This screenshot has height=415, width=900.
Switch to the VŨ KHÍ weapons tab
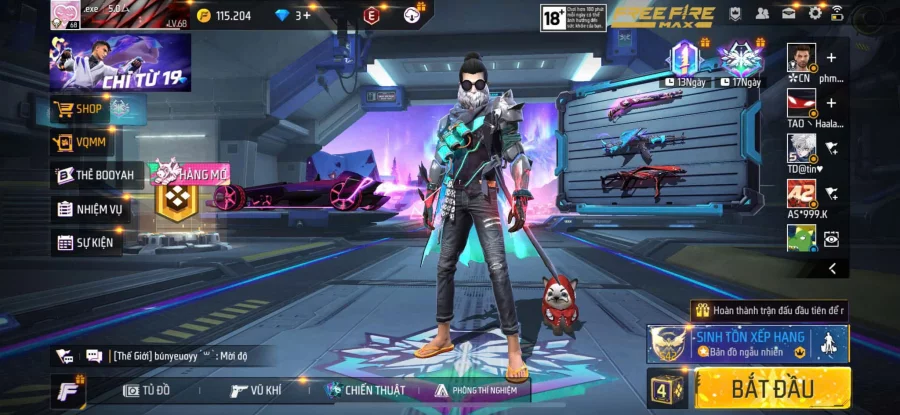pos(258,390)
